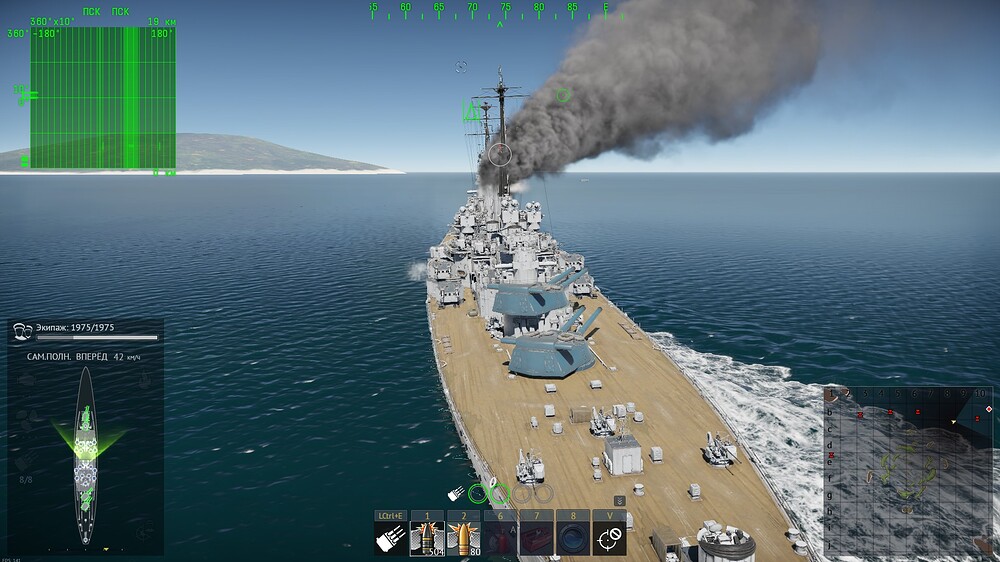
Task: Collapse the action bar with the chevron button
Action: pyautogui.click(x=619, y=500)
